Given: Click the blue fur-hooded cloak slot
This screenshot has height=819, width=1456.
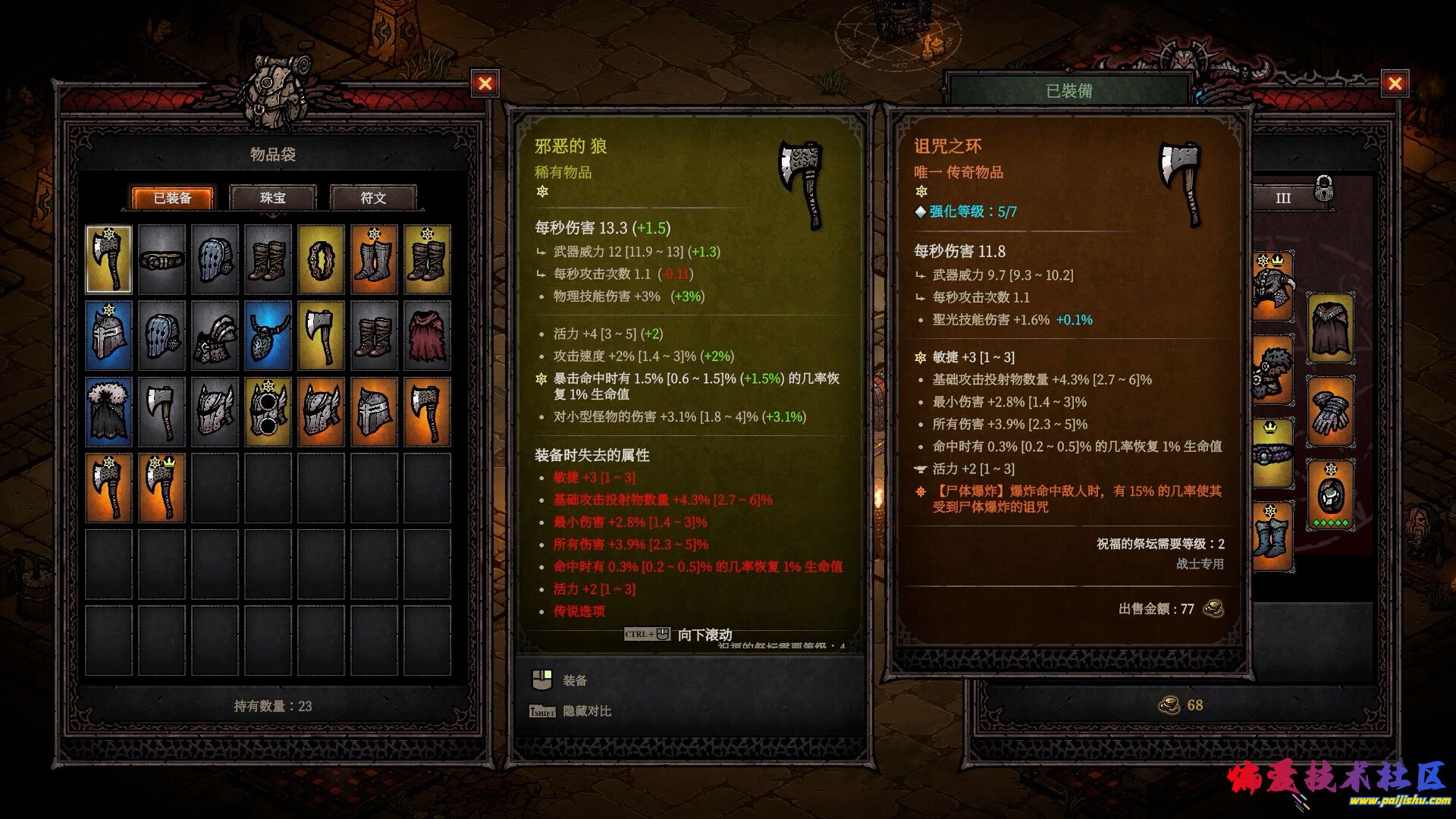Looking at the screenshot, I should 108,412.
